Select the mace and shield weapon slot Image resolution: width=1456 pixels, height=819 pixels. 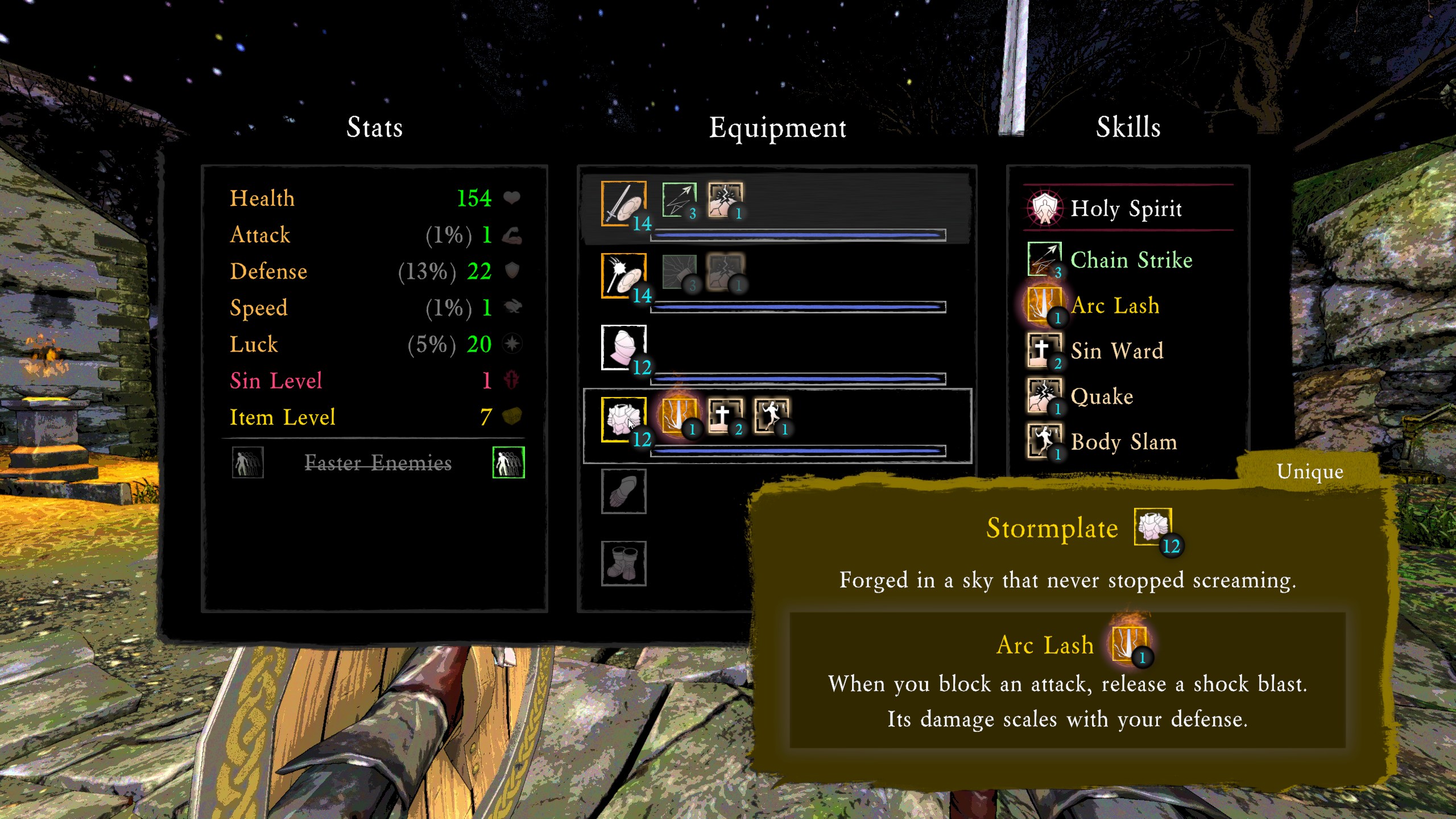point(623,275)
